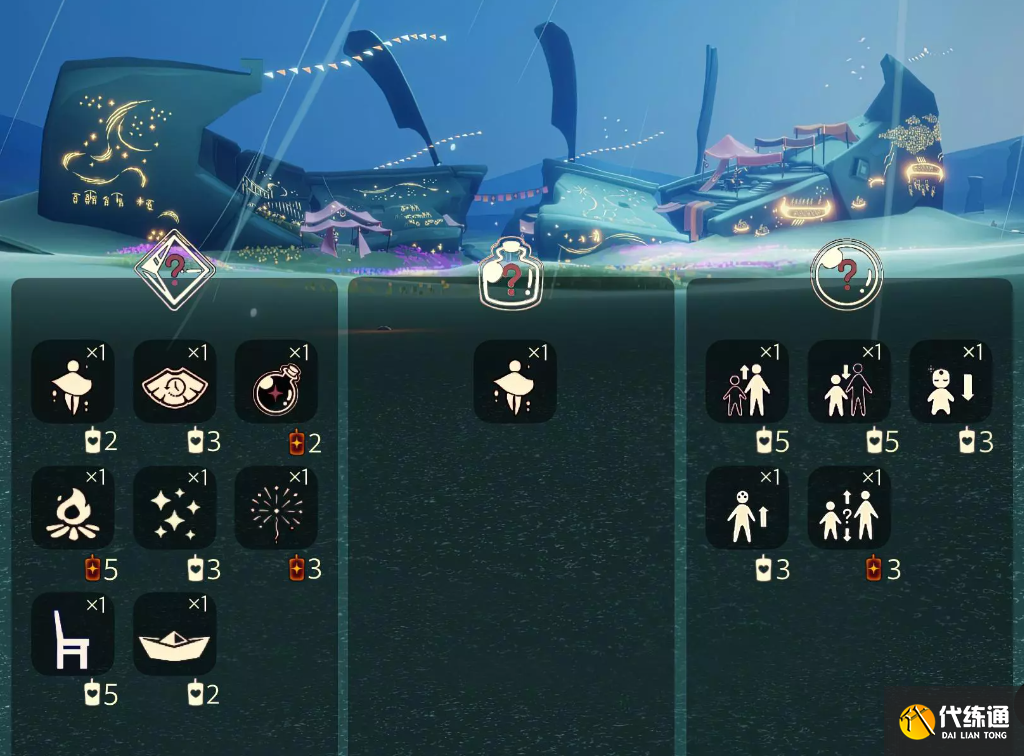Select the cape item costing 2 candles
The width and height of the screenshot is (1024, 756).
coord(73,382)
